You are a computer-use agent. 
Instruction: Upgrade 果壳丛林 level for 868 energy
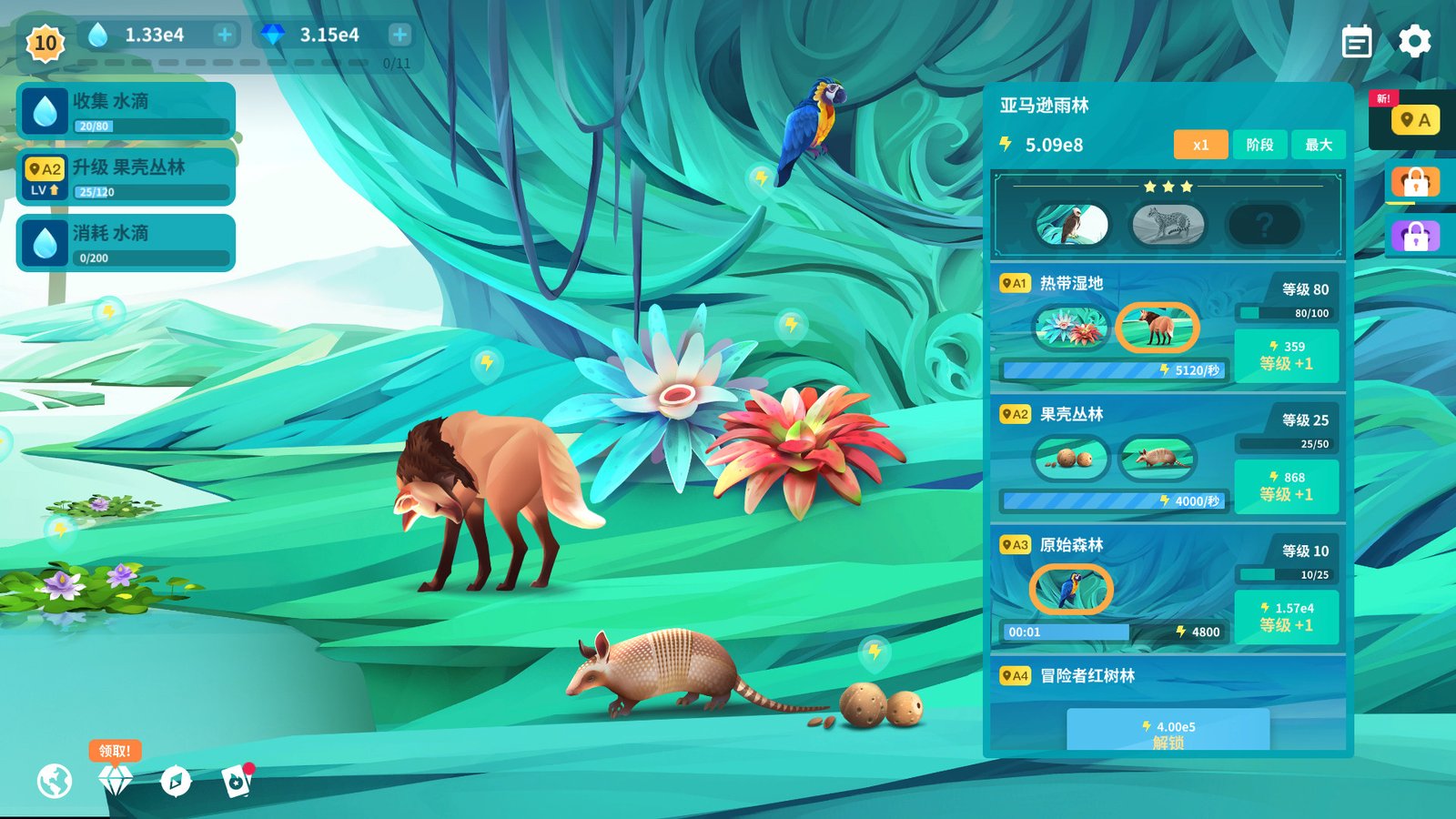click(1286, 486)
